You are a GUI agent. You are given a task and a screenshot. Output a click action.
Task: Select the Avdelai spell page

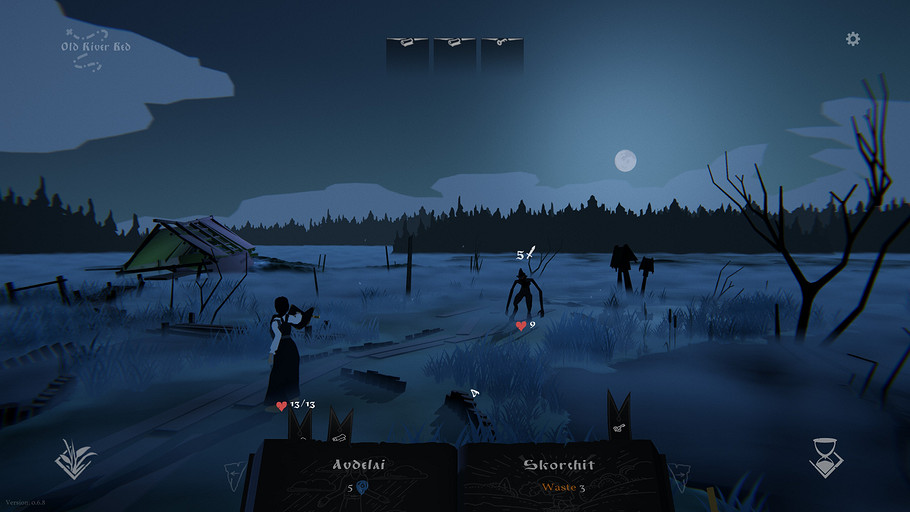tap(358, 476)
